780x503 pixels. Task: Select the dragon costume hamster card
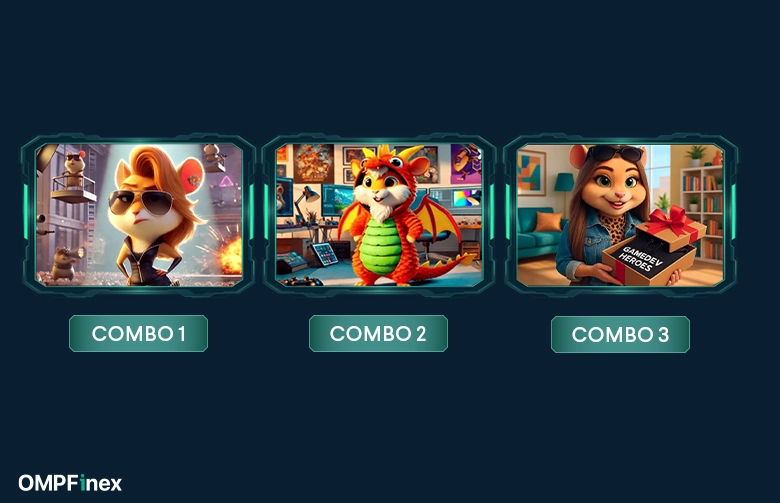tap(379, 215)
